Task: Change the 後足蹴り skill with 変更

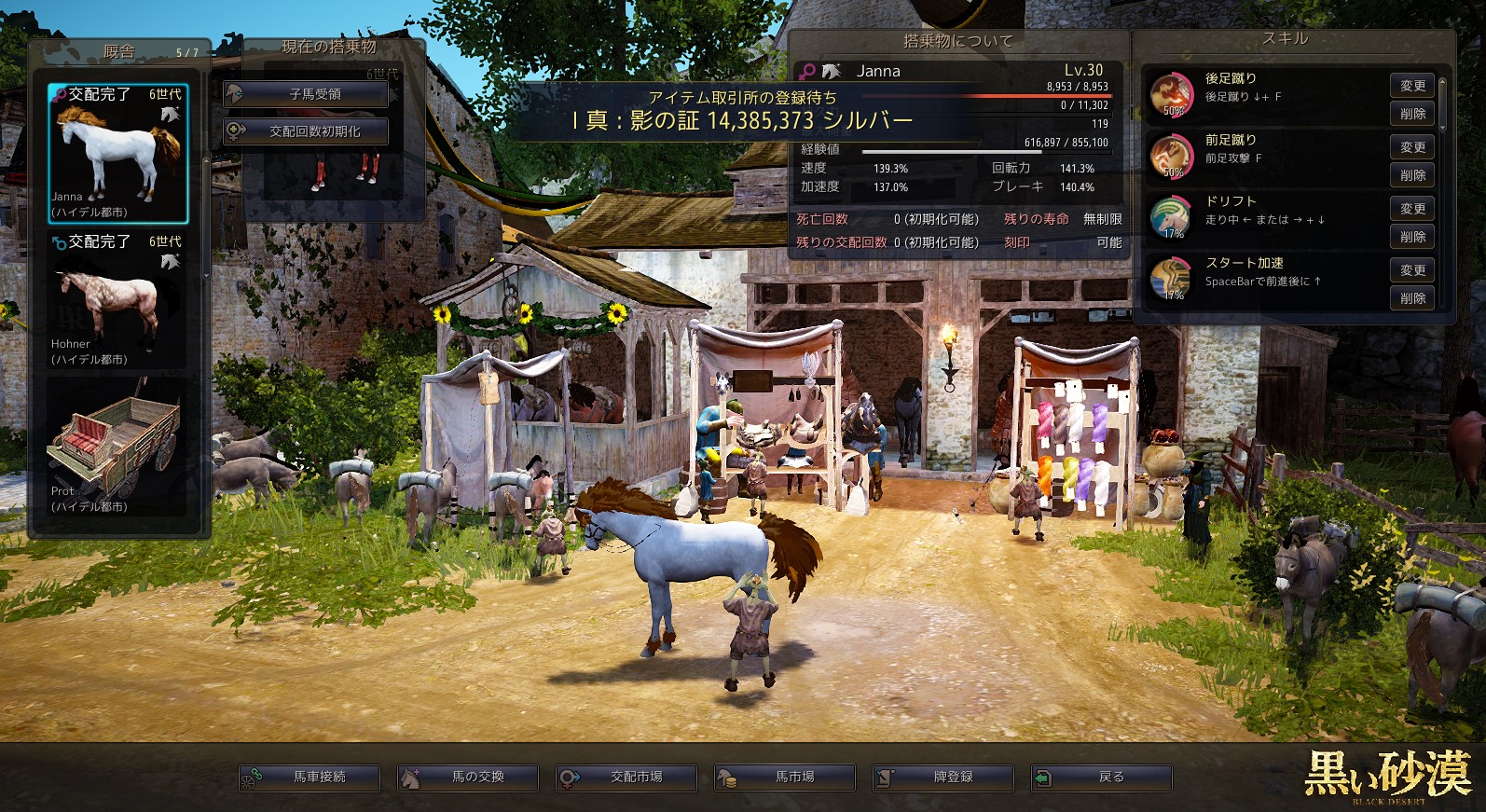Action: (1412, 86)
